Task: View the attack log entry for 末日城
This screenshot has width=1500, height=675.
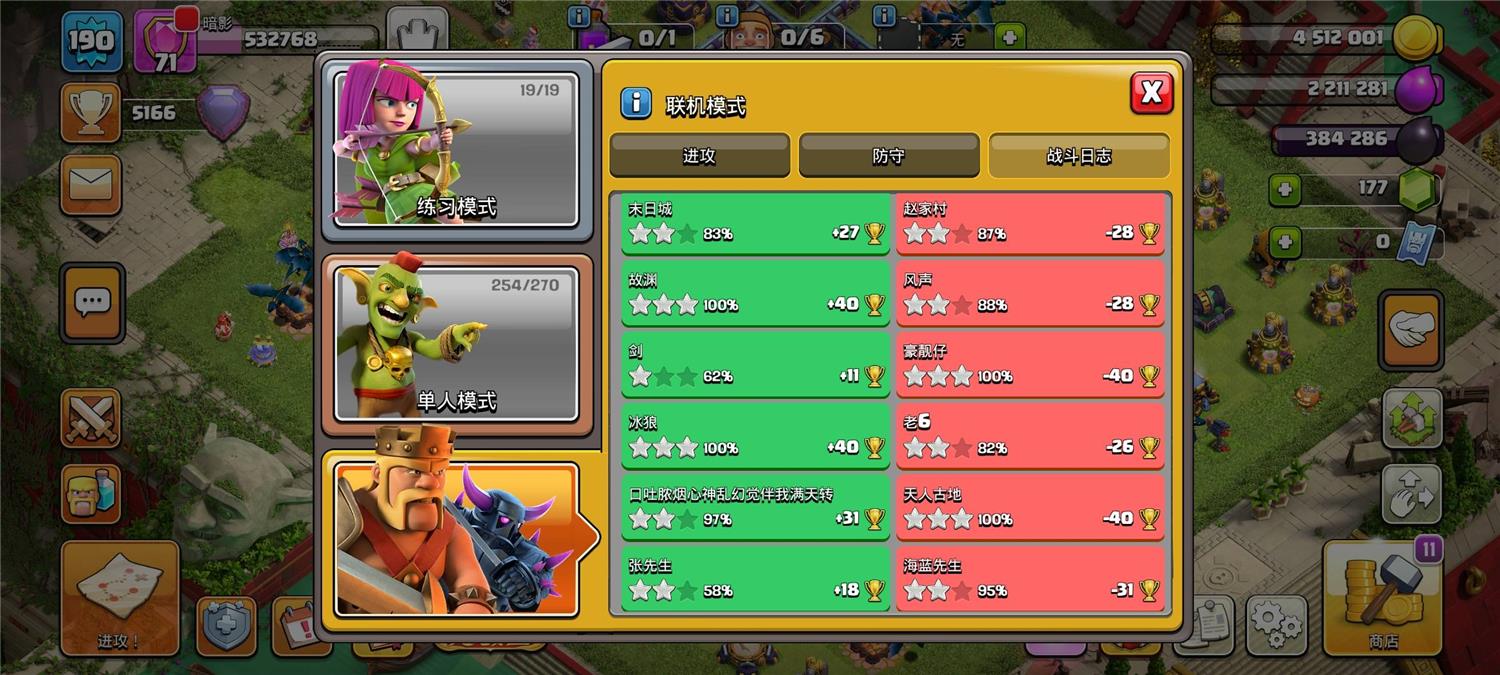Action: (x=755, y=223)
